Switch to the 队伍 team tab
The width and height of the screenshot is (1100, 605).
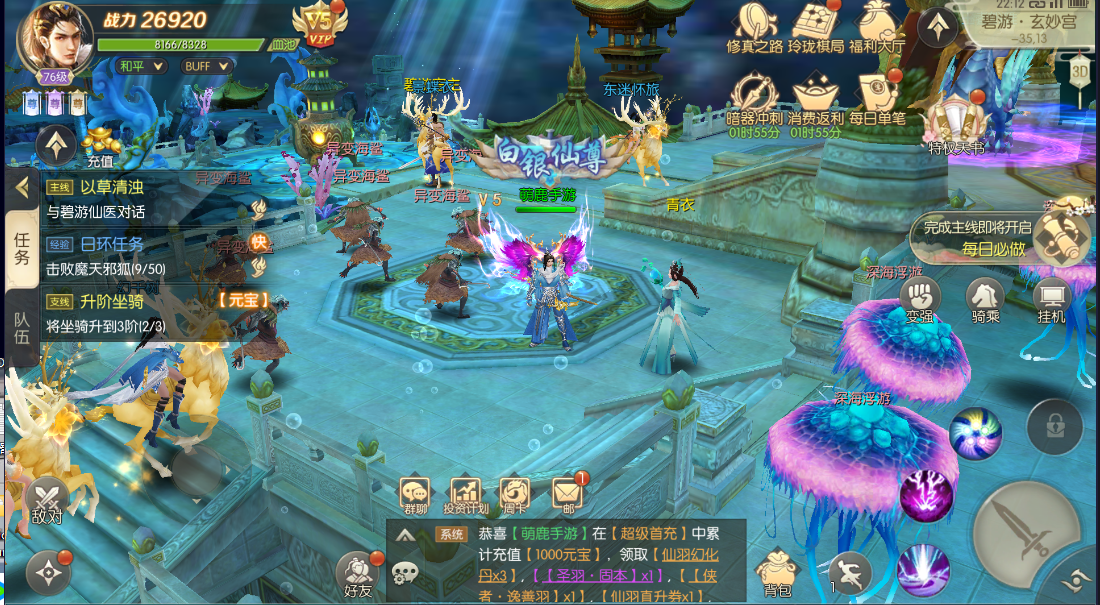point(21,329)
